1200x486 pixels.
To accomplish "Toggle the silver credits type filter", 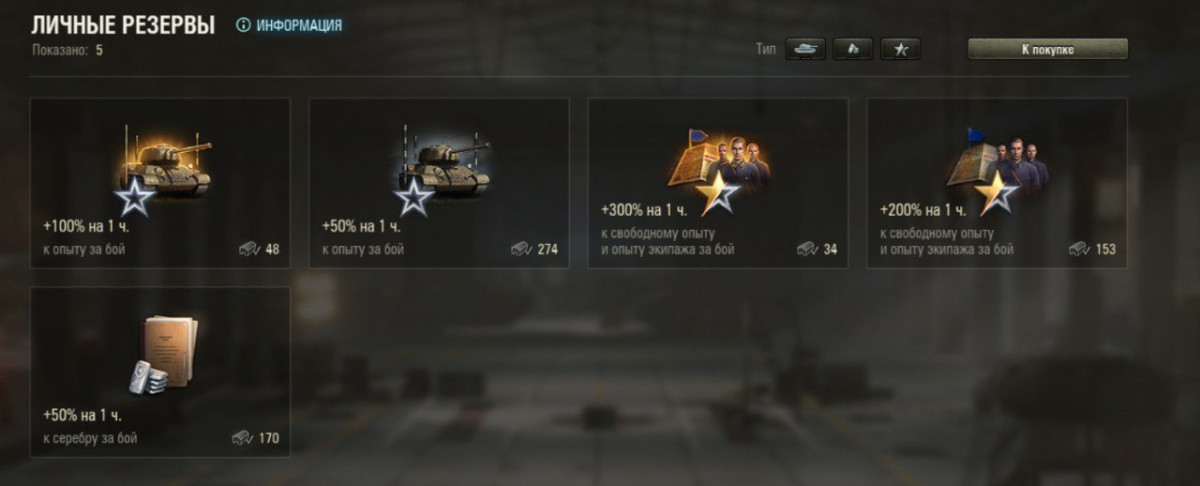I will (x=853, y=49).
